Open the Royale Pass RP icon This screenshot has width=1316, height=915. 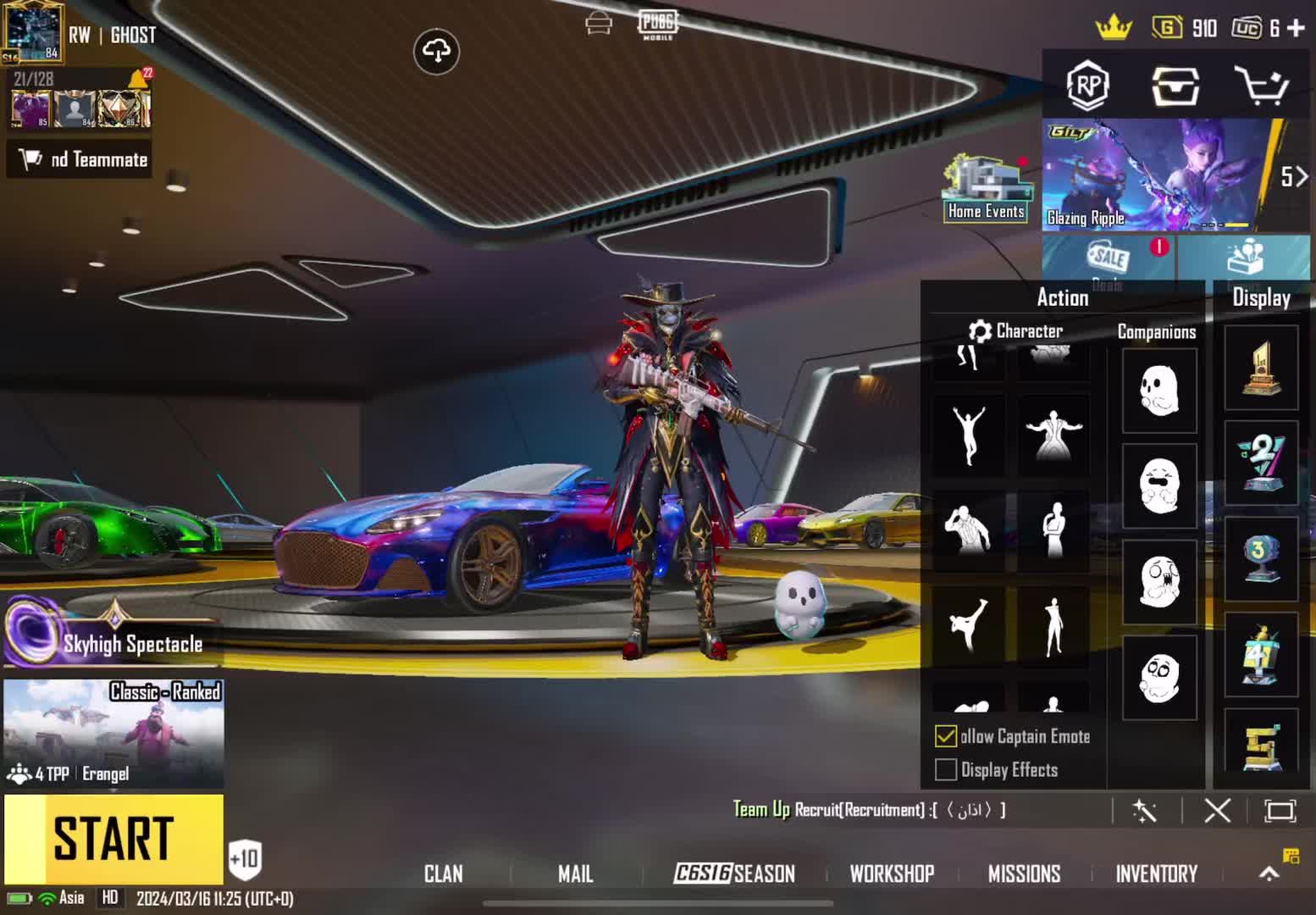click(1088, 86)
